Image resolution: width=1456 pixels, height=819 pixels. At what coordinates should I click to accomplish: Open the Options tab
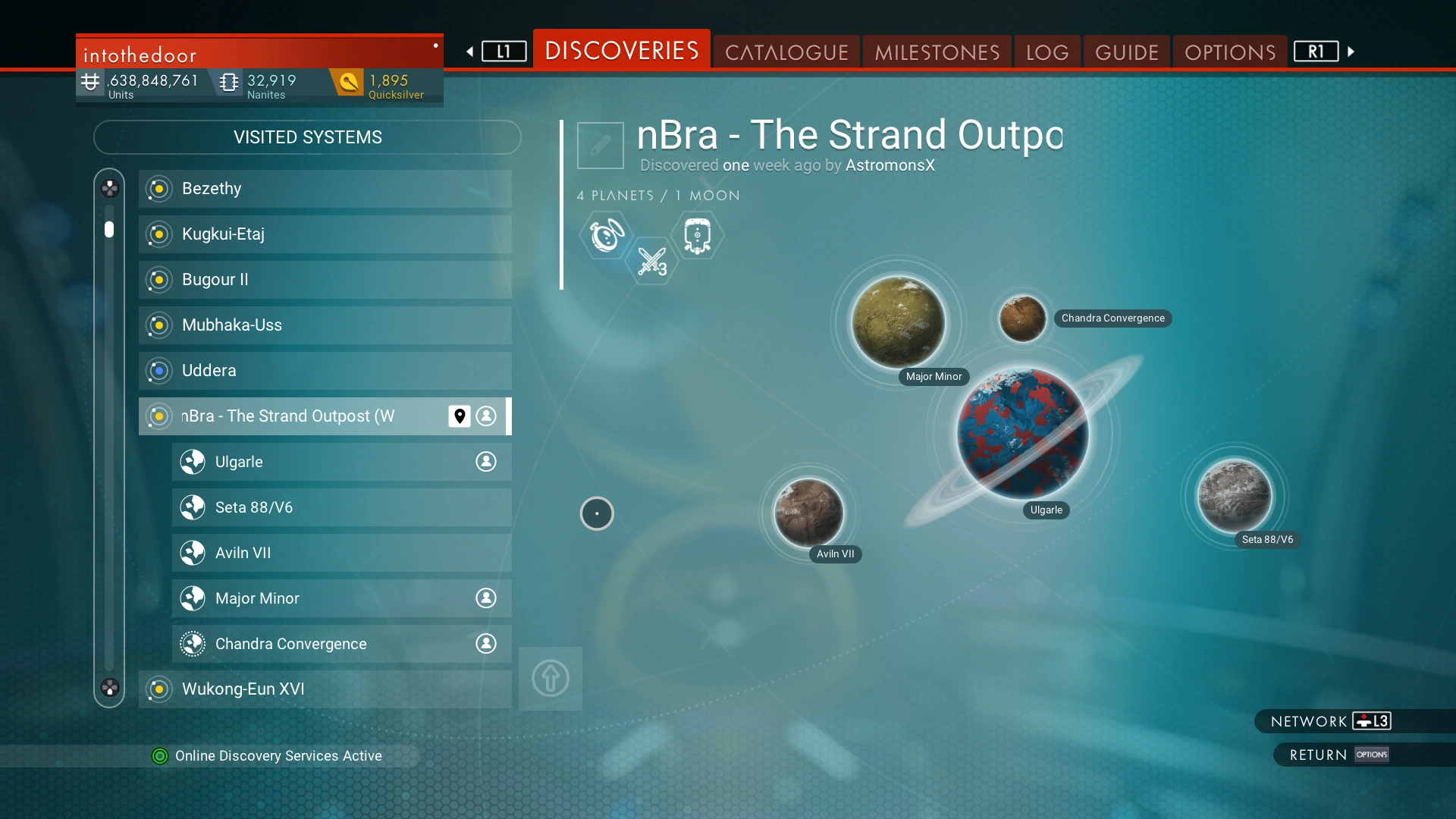[x=1229, y=52]
